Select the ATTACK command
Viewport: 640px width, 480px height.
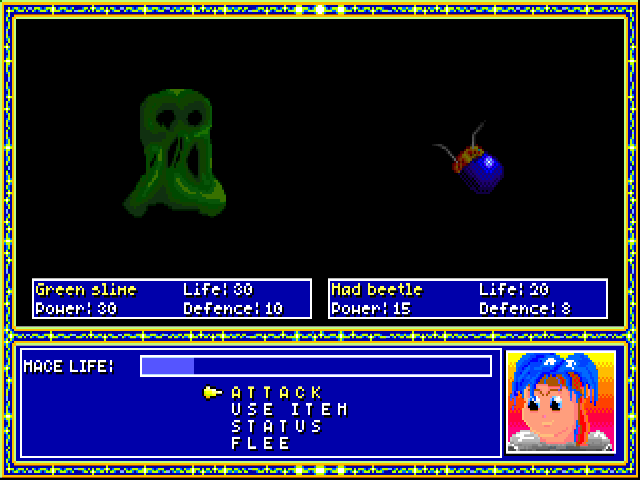tap(277, 392)
